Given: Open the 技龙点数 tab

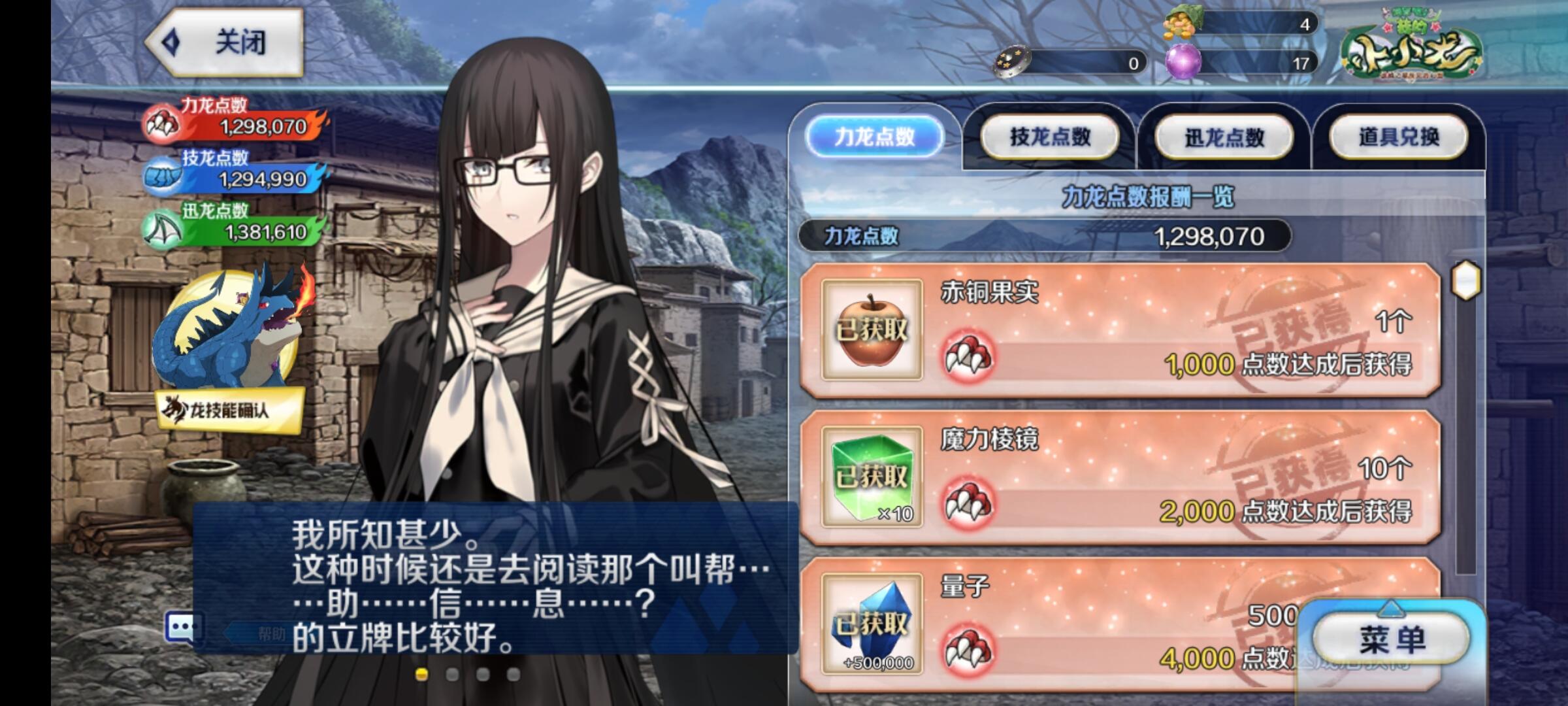Looking at the screenshot, I should coord(1049,137).
